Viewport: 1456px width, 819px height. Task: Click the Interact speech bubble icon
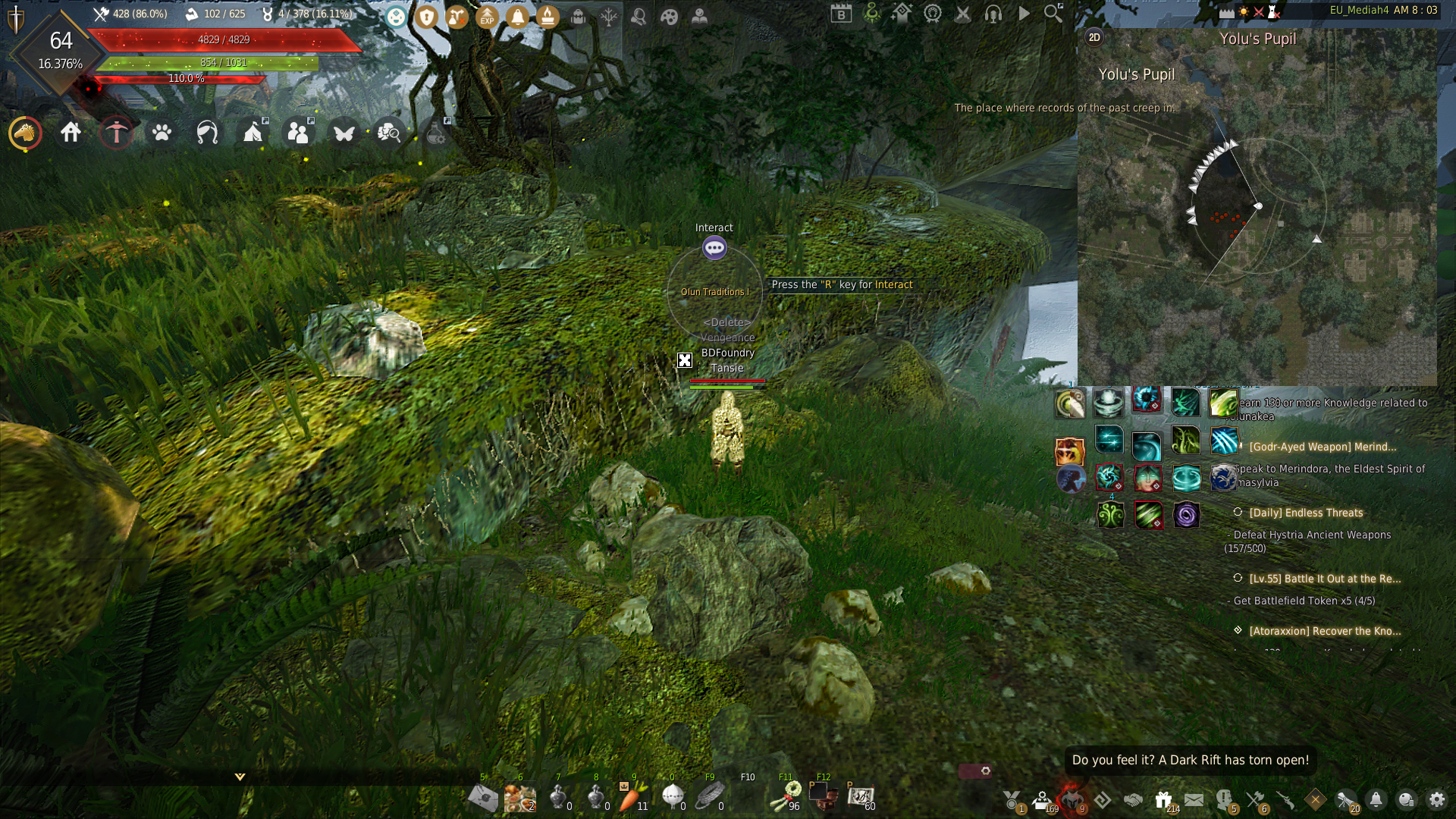[714, 248]
